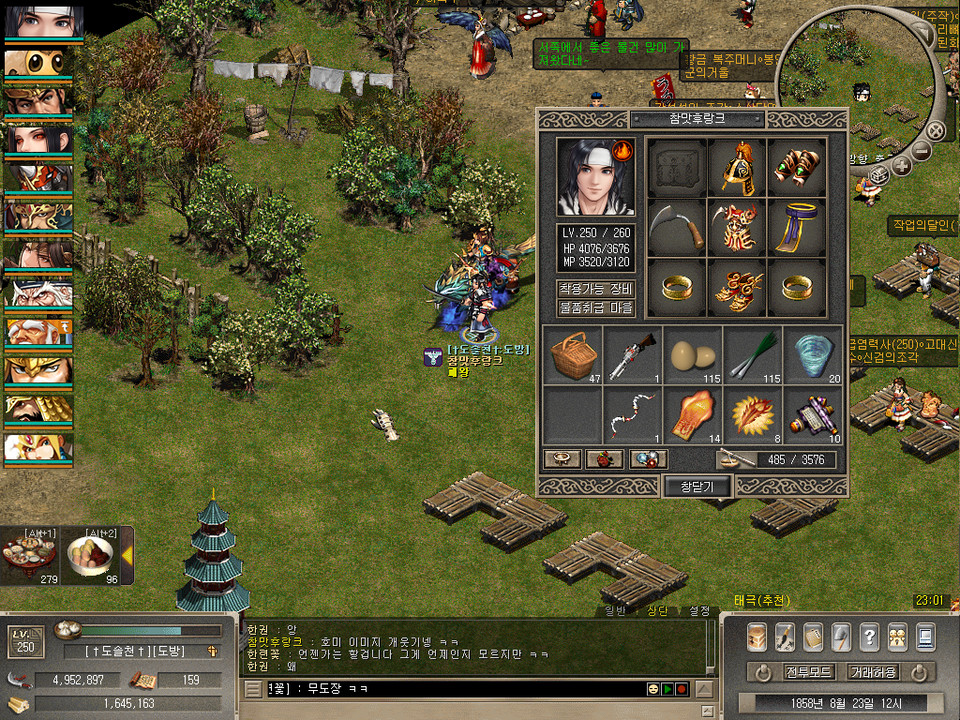
Task: Open the question mark help button
Action: pyautogui.click(x=869, y=636)
